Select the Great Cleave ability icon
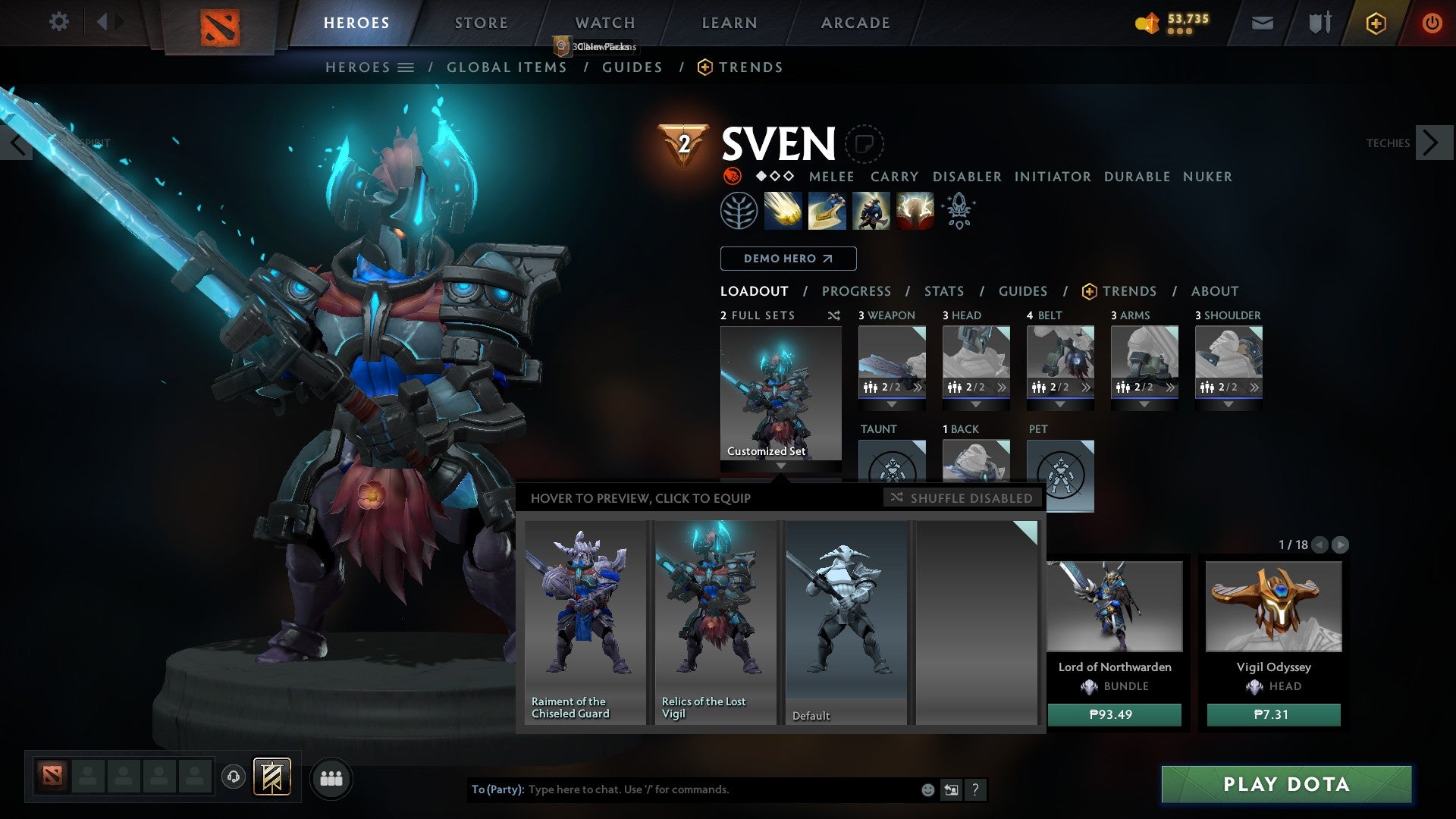The image size is (1456, 819). (827, 211)
